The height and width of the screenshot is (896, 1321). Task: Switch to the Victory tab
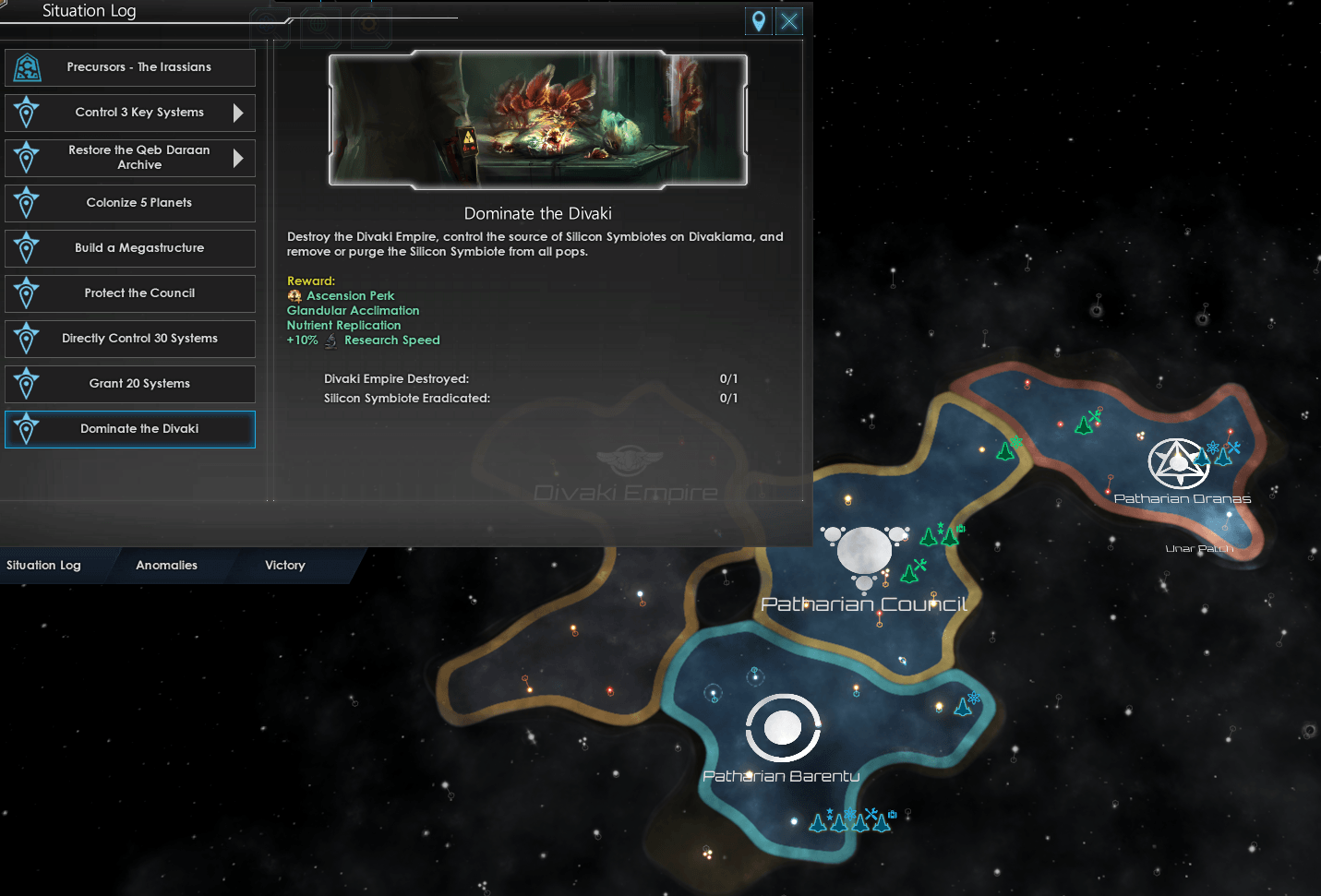coord(284,566)
